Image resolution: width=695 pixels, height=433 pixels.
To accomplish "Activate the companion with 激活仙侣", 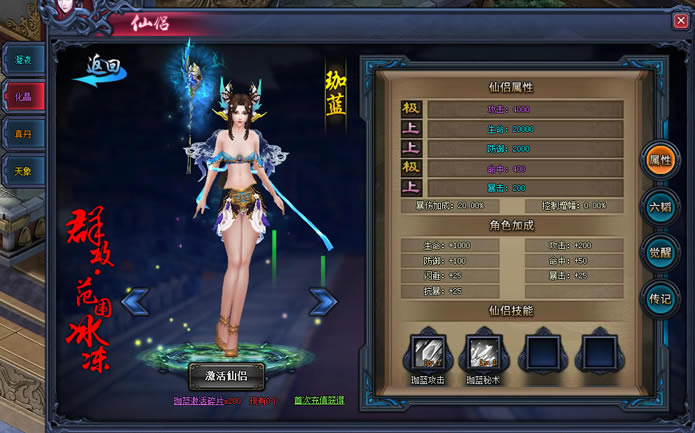I will pyautogui.click(x=225, y=376).
